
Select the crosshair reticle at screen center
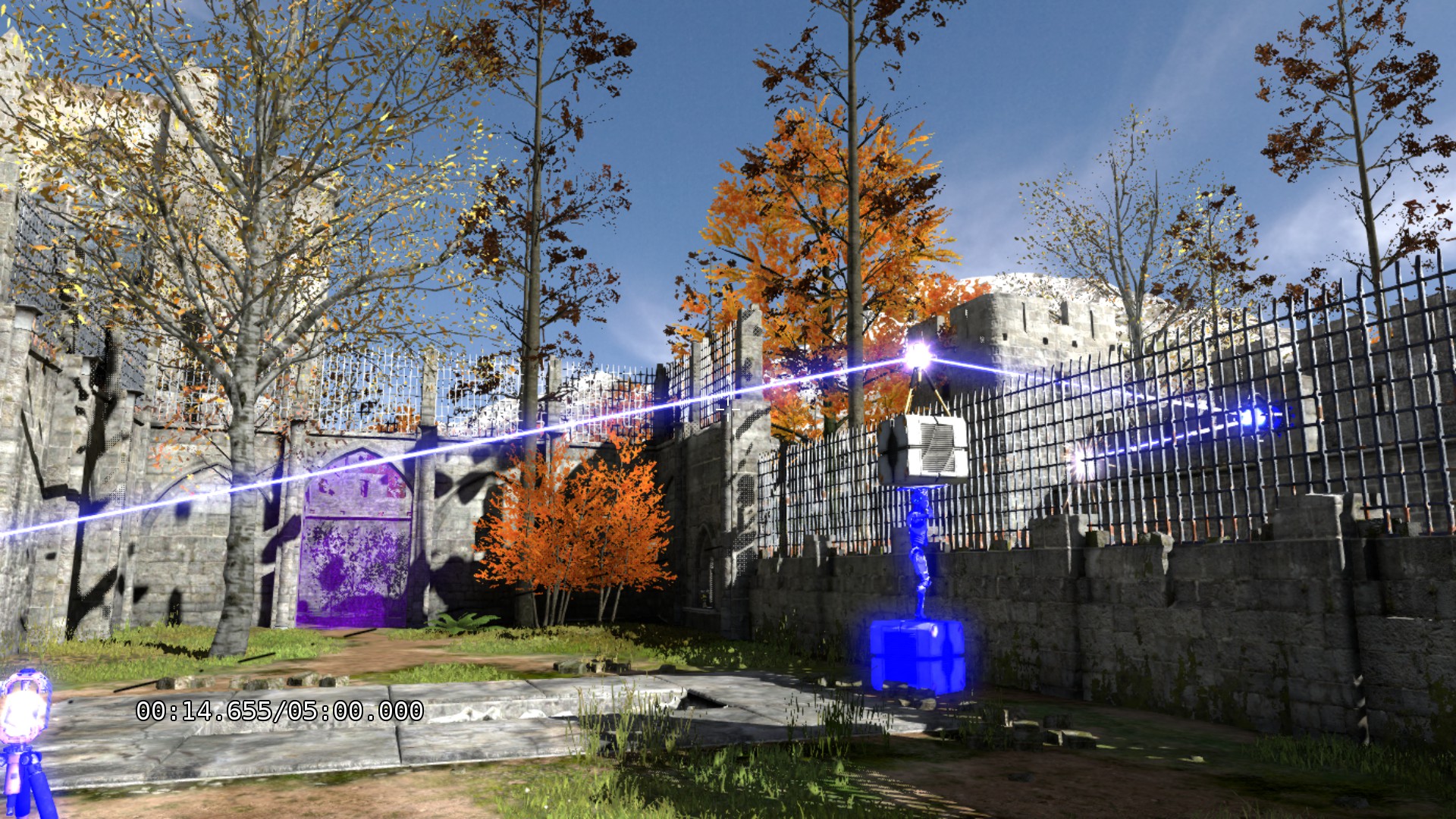[x=726, y=409]
